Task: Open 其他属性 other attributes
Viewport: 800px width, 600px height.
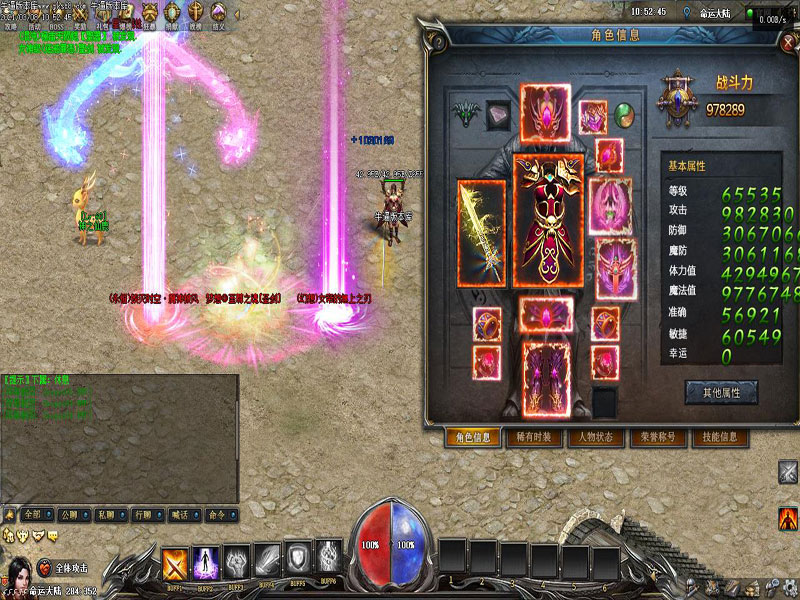Action: (720, 392)
